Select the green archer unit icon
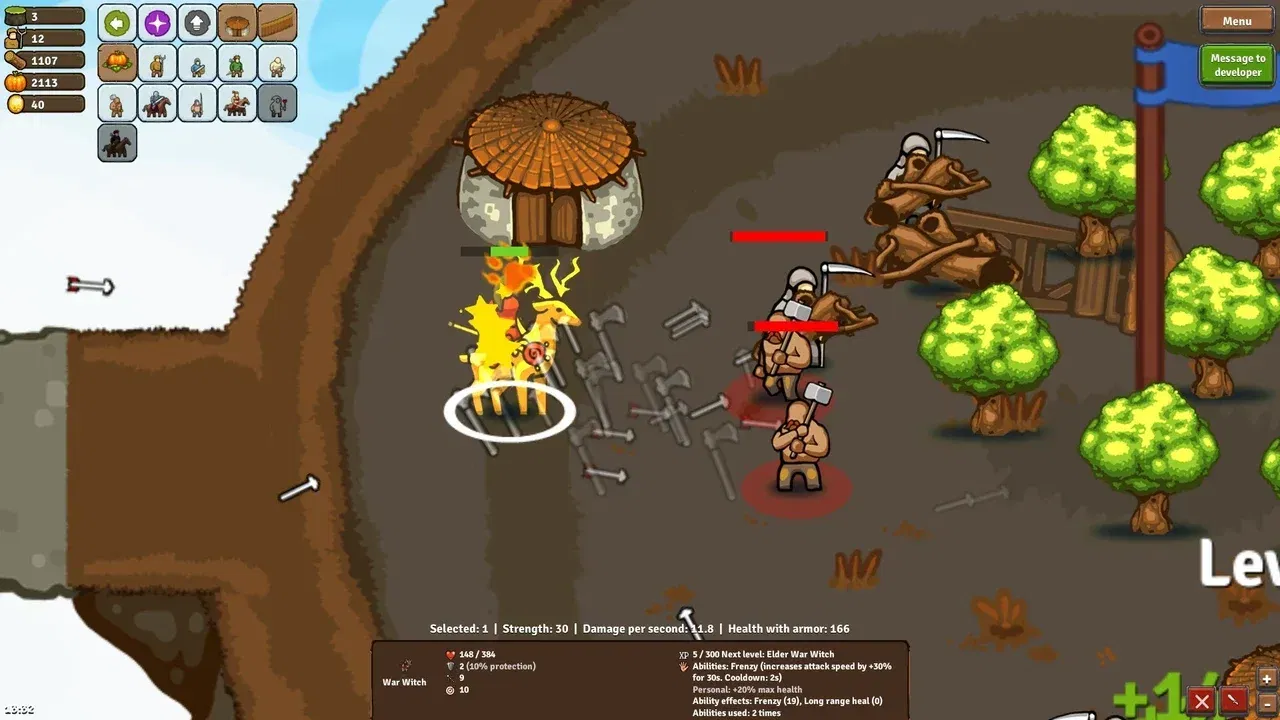This screenshot has height=720, width=1280. tap(237, 62)
